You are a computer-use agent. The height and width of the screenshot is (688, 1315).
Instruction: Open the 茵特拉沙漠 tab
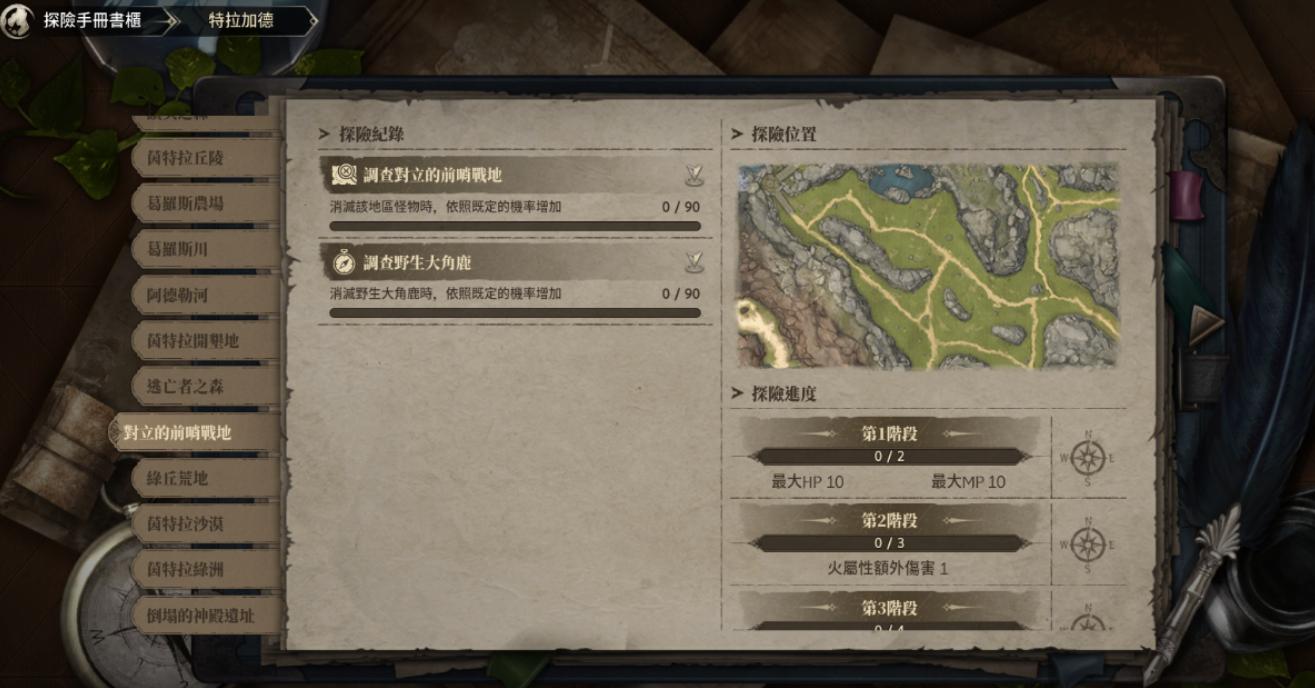click(186, 524)
